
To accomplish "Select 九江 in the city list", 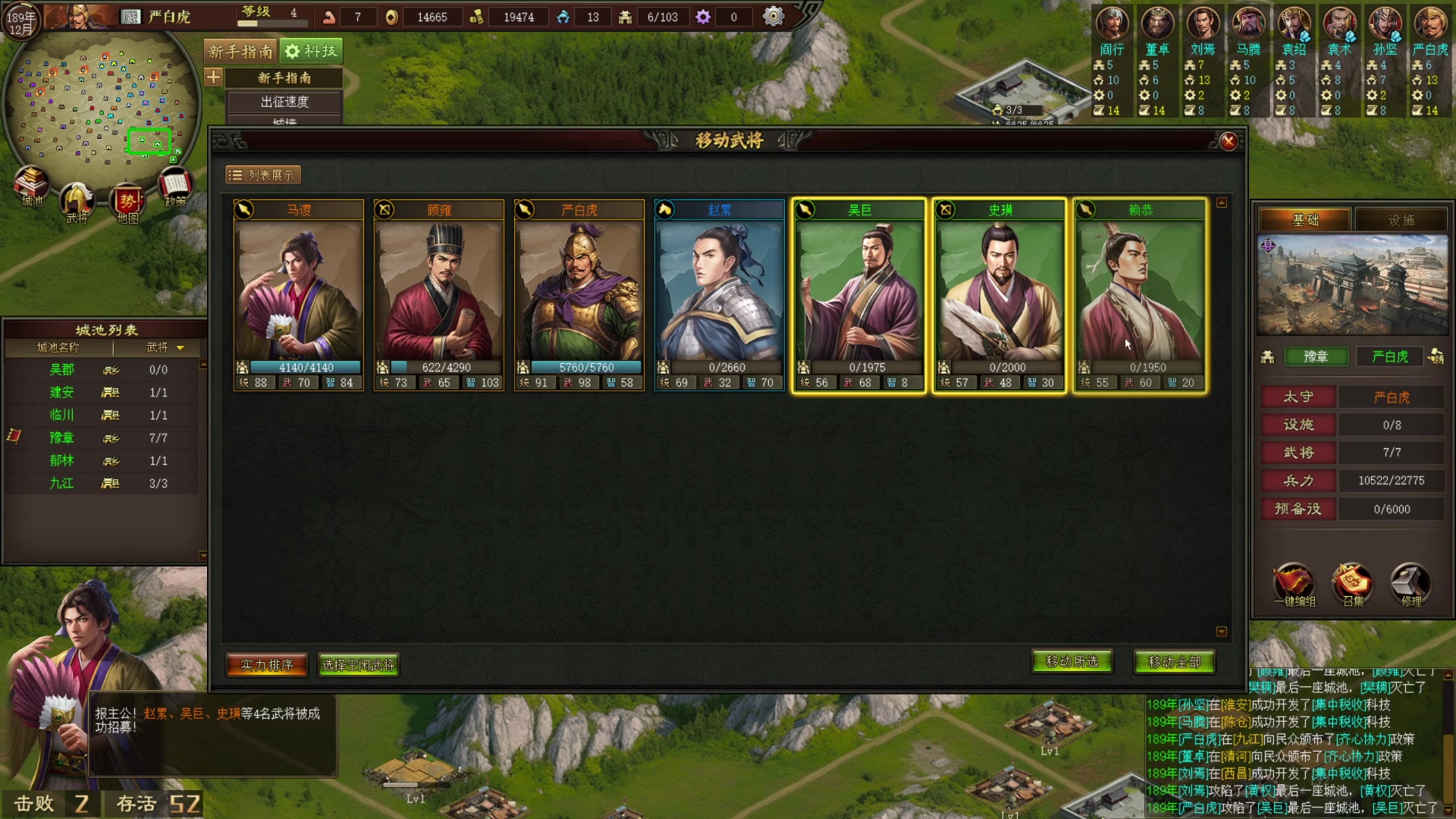I will 62,483.
